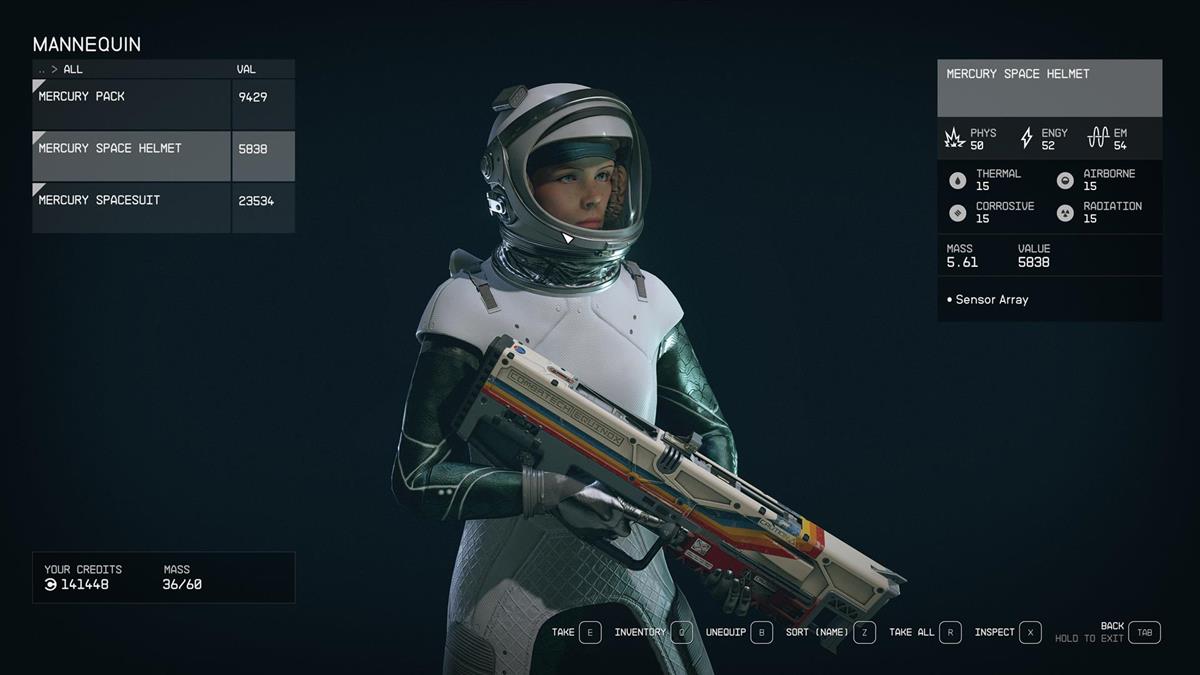Select the Mercury Space Helmet row
1200x675 pixels.
[x=132, y=156]
